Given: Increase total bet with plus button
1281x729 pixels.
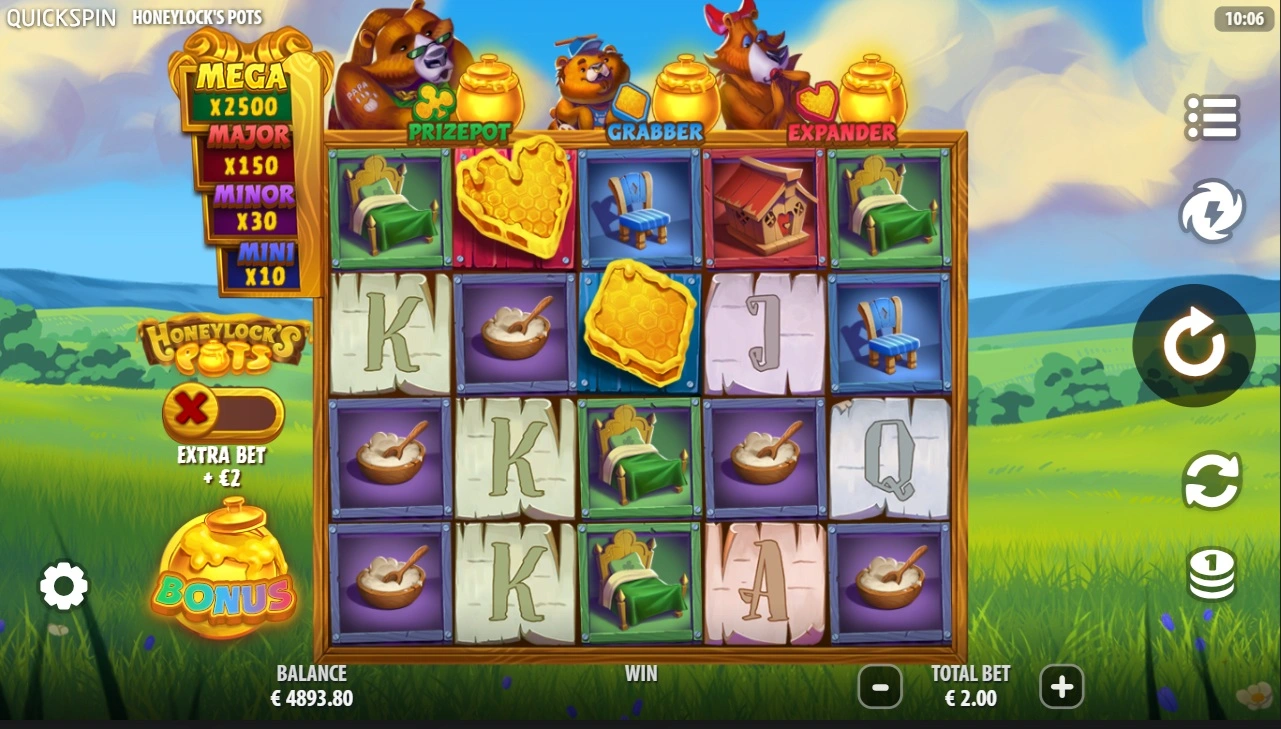Looking at the screenshot, I should pyautogui.click(x=1061, y=687).
